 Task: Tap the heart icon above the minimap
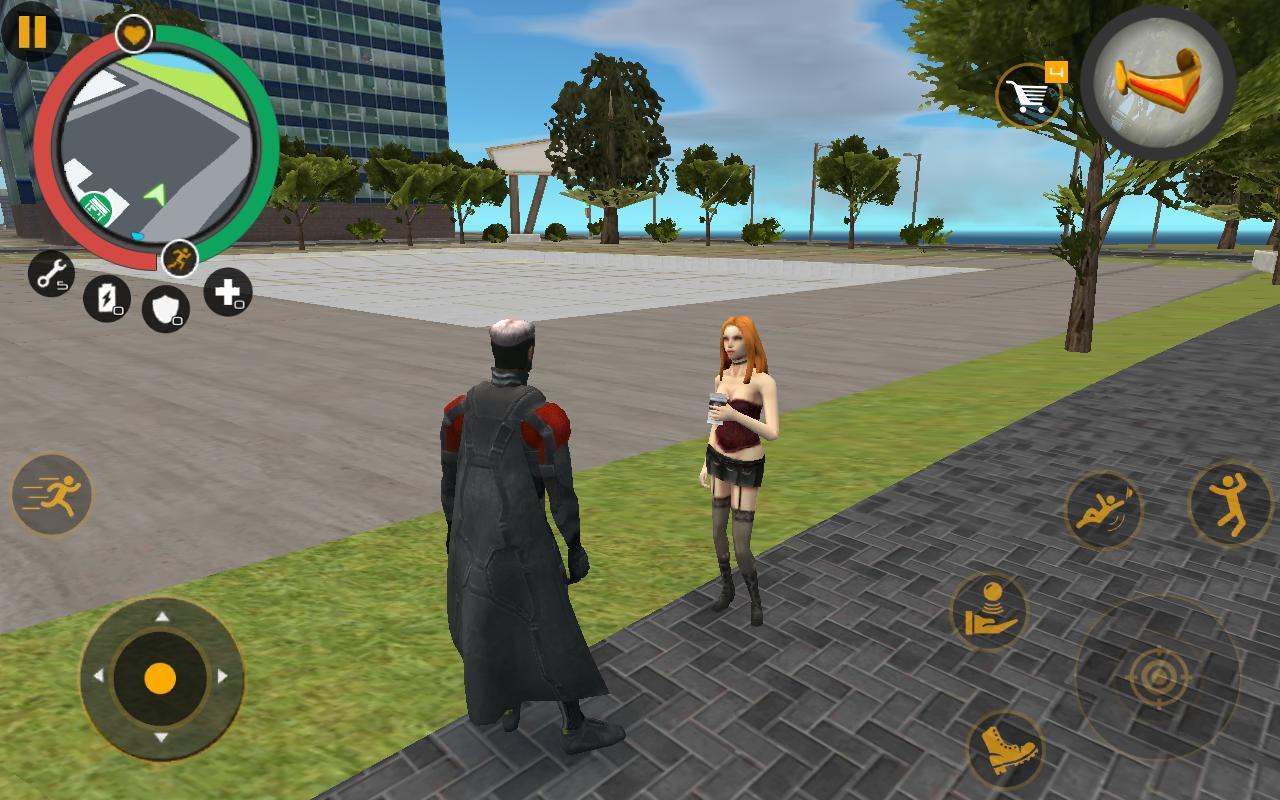[x=133, y=34]
